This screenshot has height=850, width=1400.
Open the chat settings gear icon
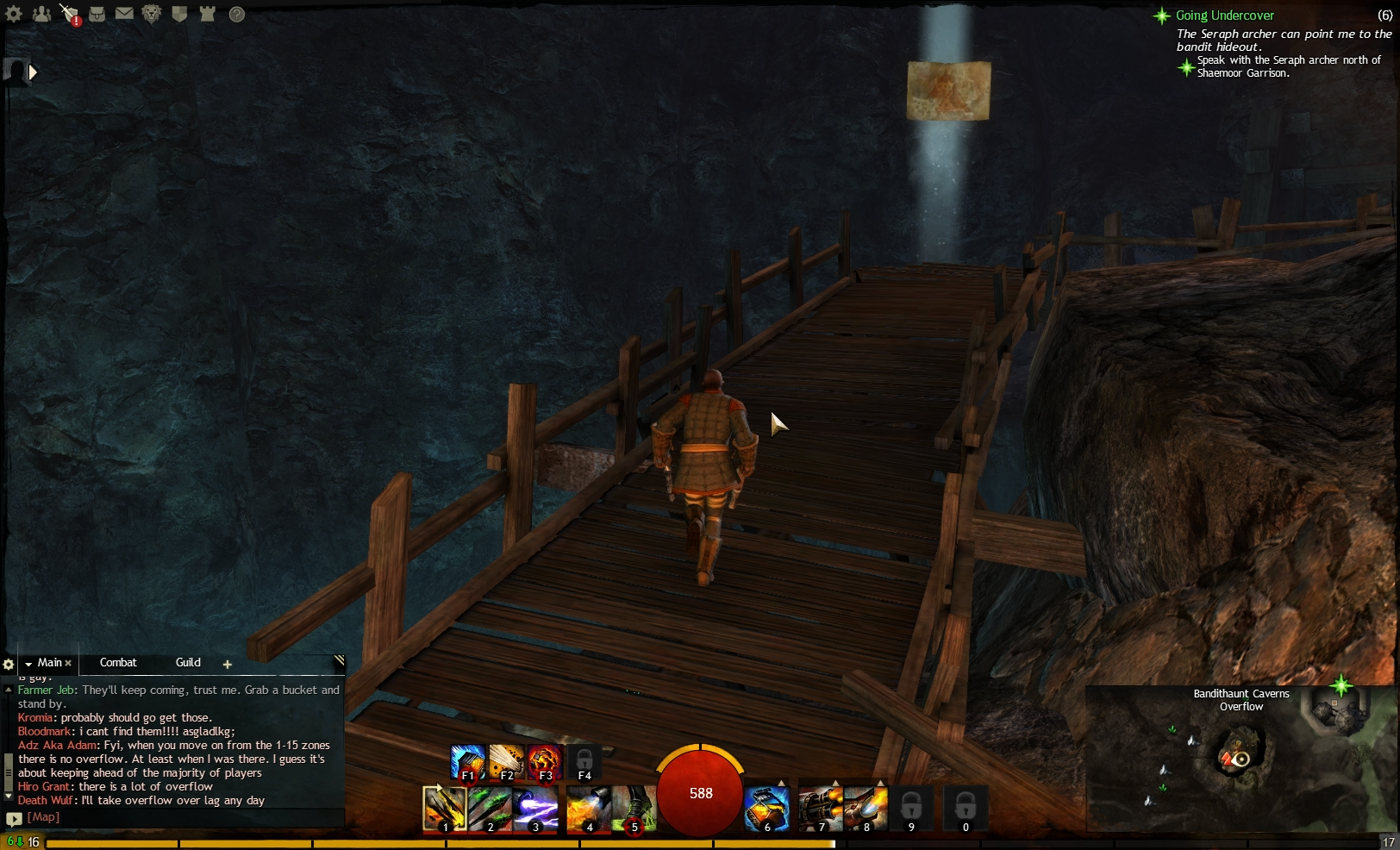pos(9,664)
